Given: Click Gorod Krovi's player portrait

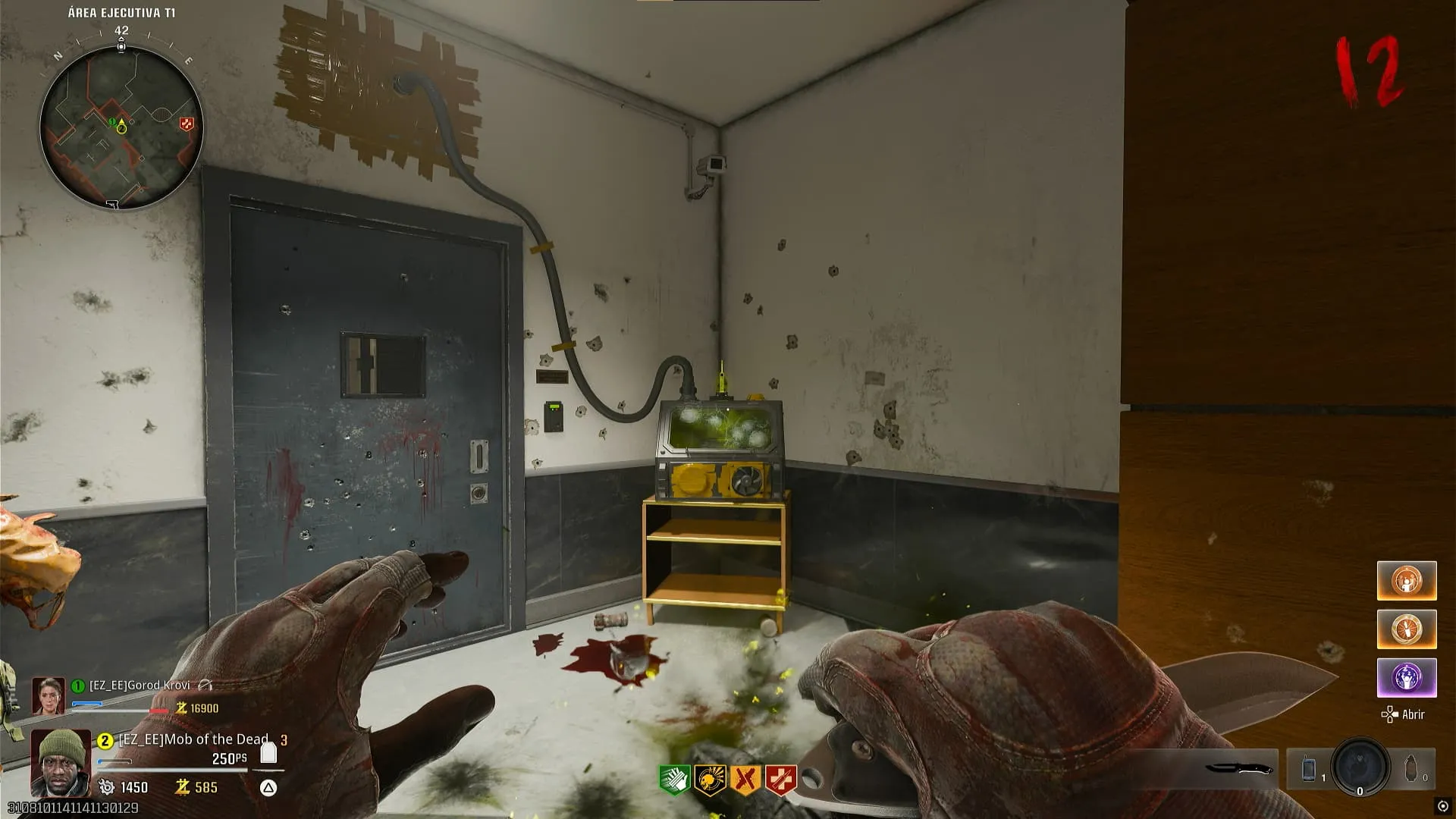Looking at the screenshot, I should pos(48,695).
